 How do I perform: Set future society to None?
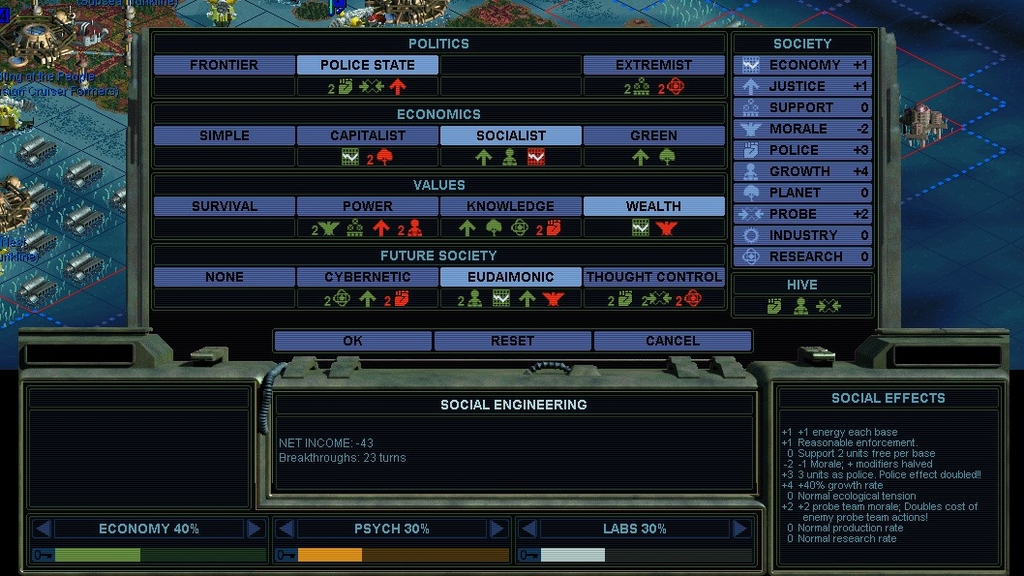pyautogui.click(x=224, y=276)
